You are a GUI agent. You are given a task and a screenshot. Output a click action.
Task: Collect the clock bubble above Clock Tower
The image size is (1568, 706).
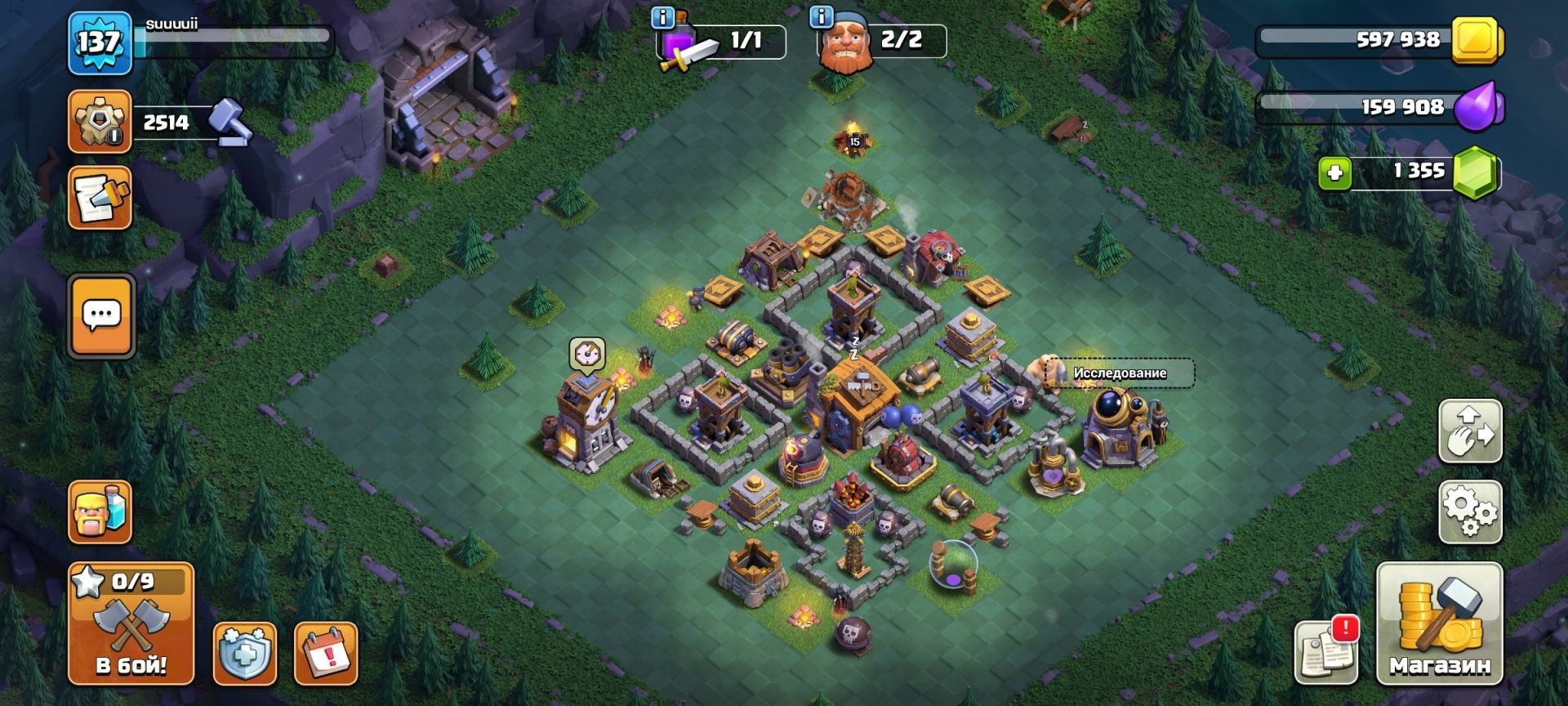point(586,354)
